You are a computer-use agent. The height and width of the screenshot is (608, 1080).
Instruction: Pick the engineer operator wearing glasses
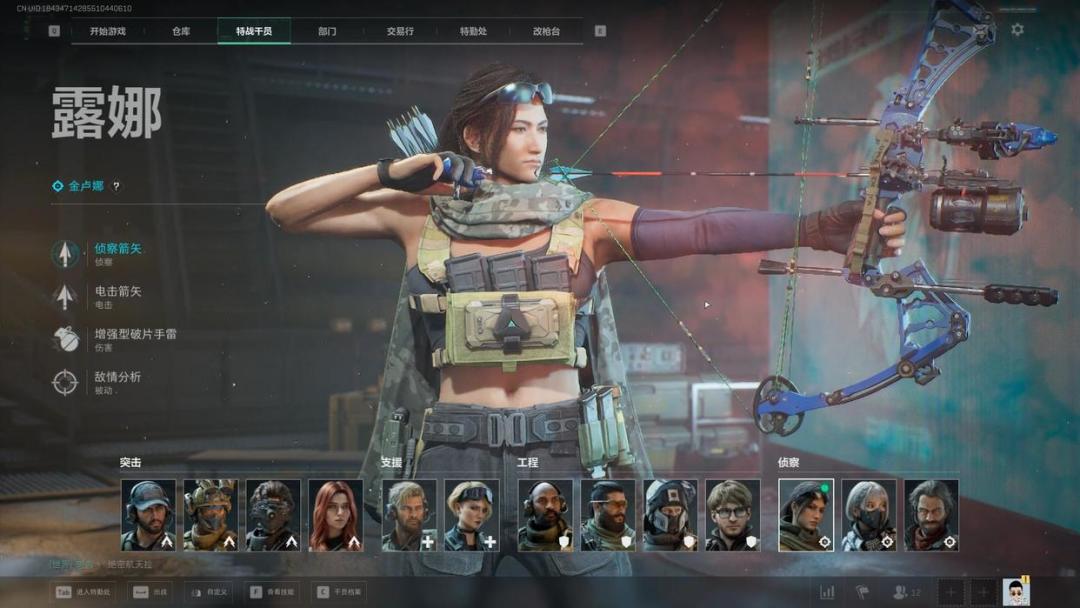tap(733, 515)
